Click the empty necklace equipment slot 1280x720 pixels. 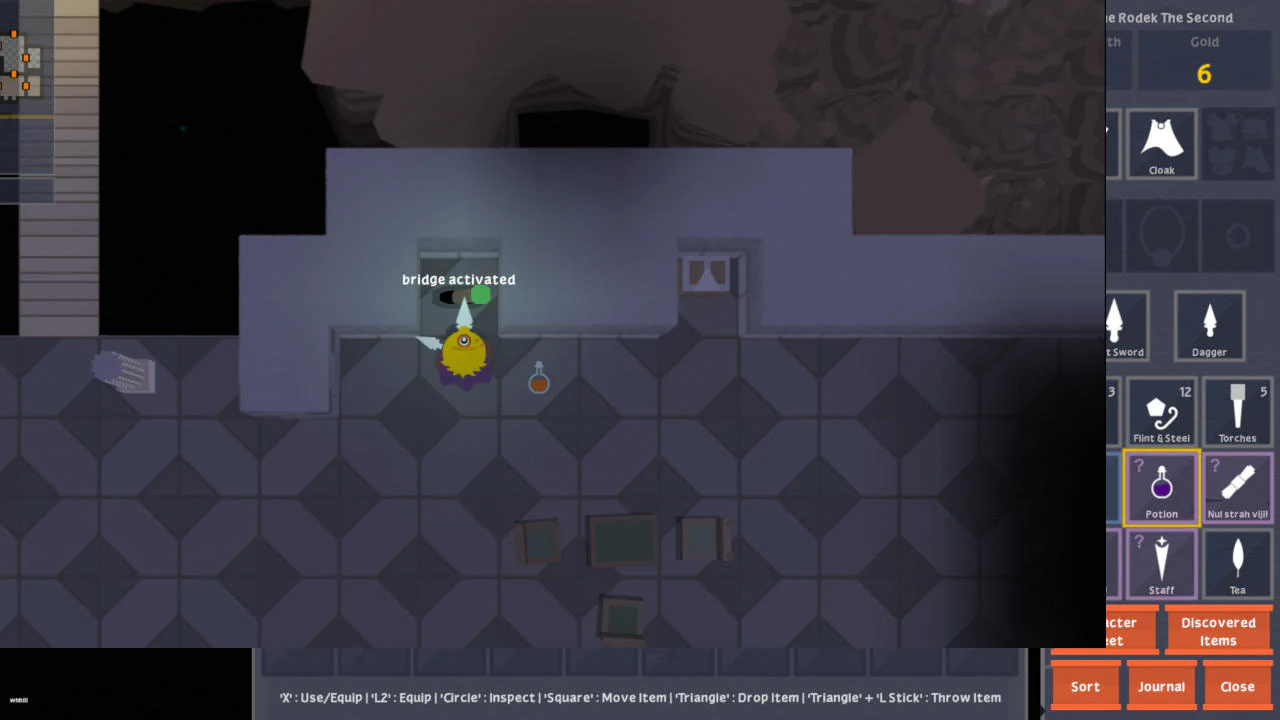point(1161,235)
